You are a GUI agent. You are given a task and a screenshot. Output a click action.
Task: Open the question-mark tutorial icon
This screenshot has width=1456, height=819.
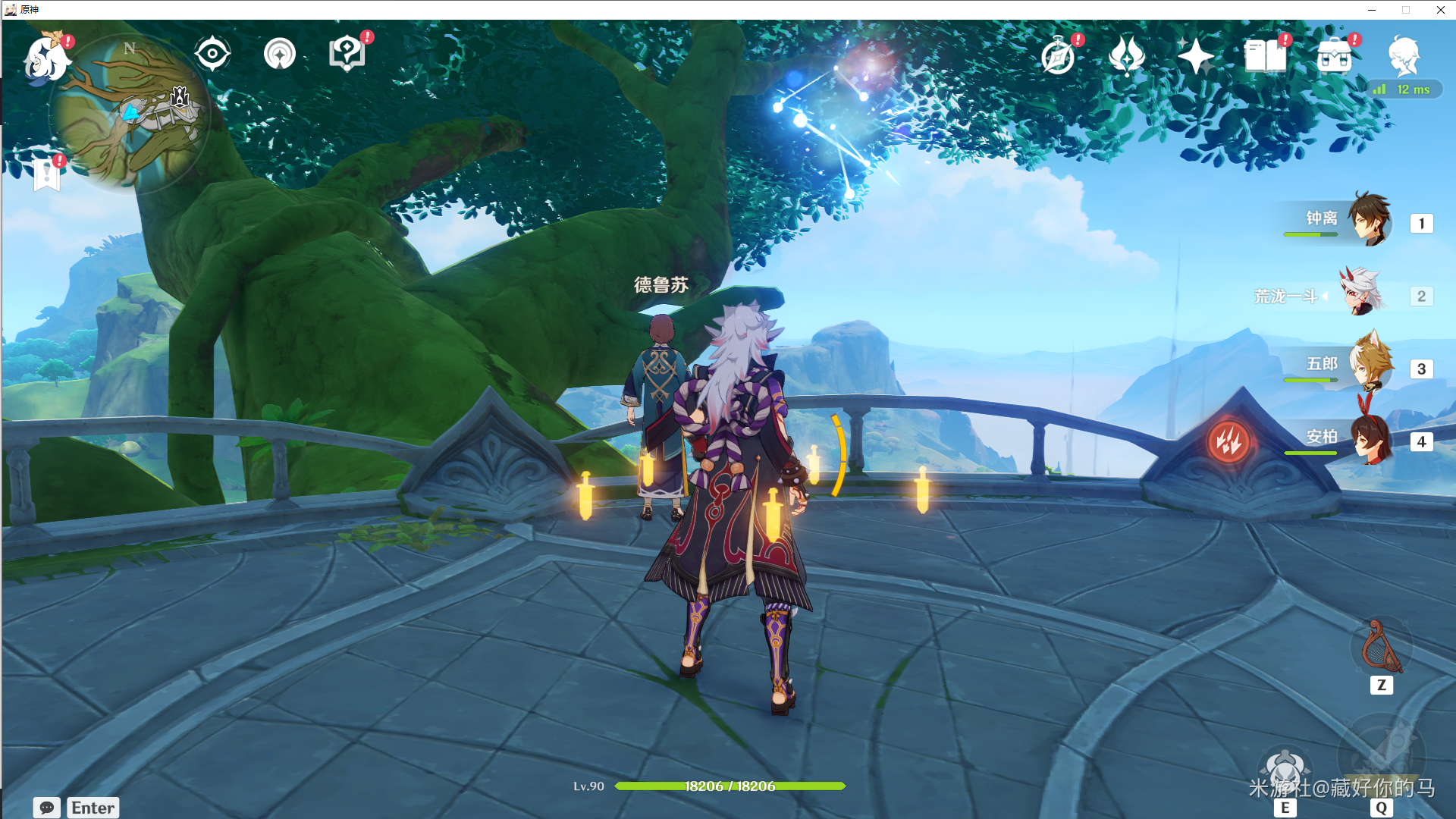(347, 54)
